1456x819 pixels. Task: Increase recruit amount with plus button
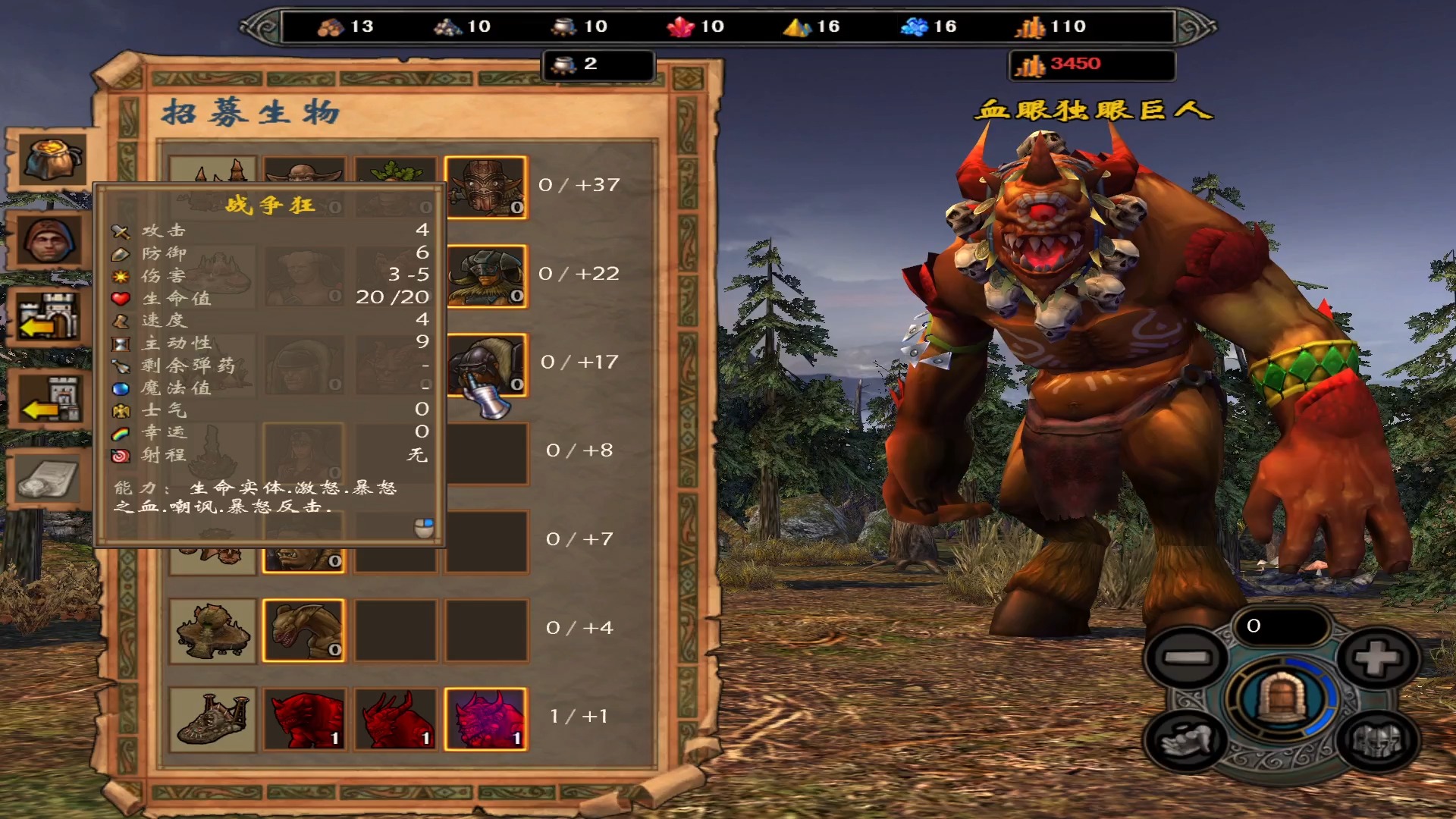tap(1378, 657)
